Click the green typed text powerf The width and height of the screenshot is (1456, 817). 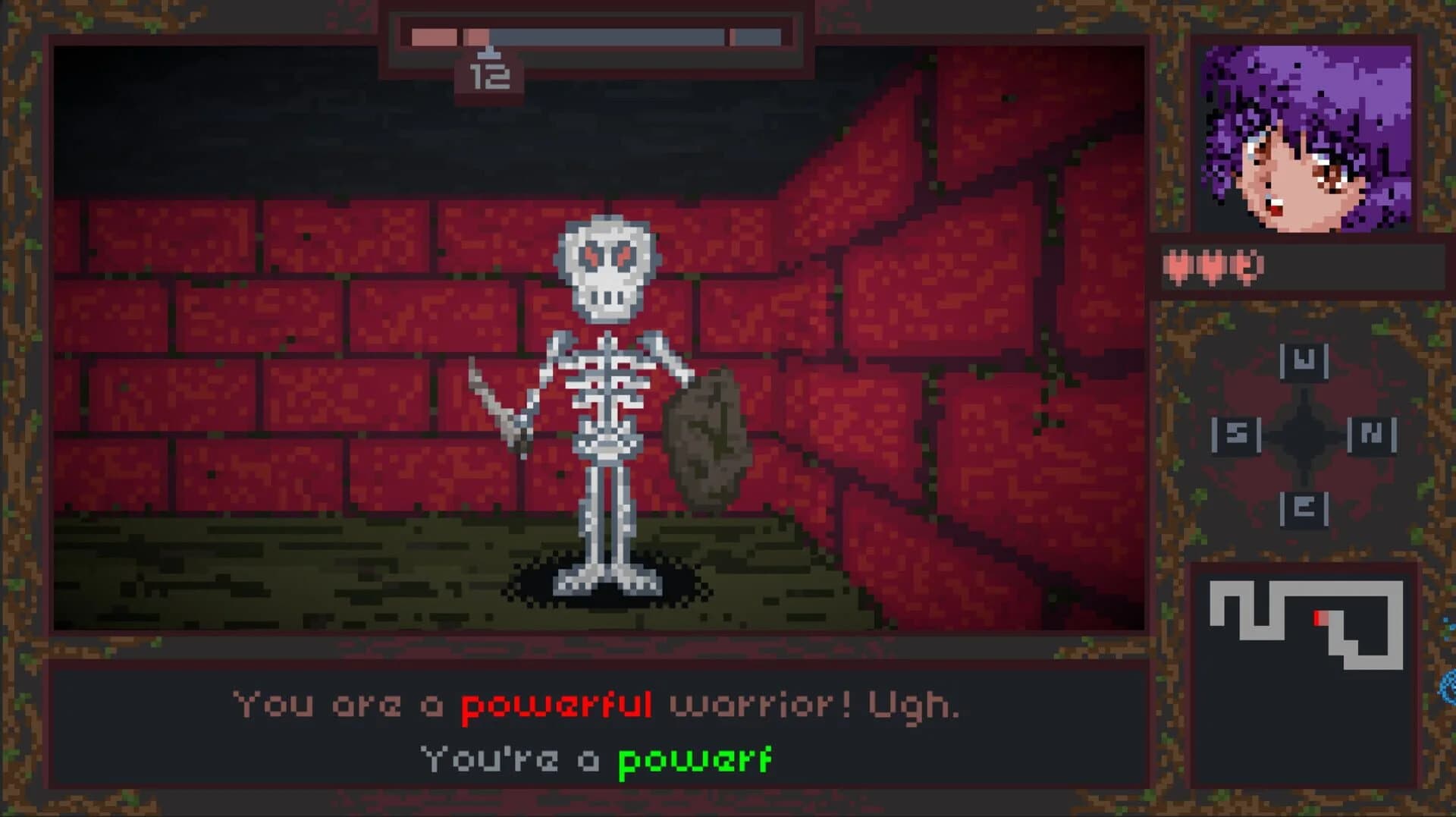[694, 756]
